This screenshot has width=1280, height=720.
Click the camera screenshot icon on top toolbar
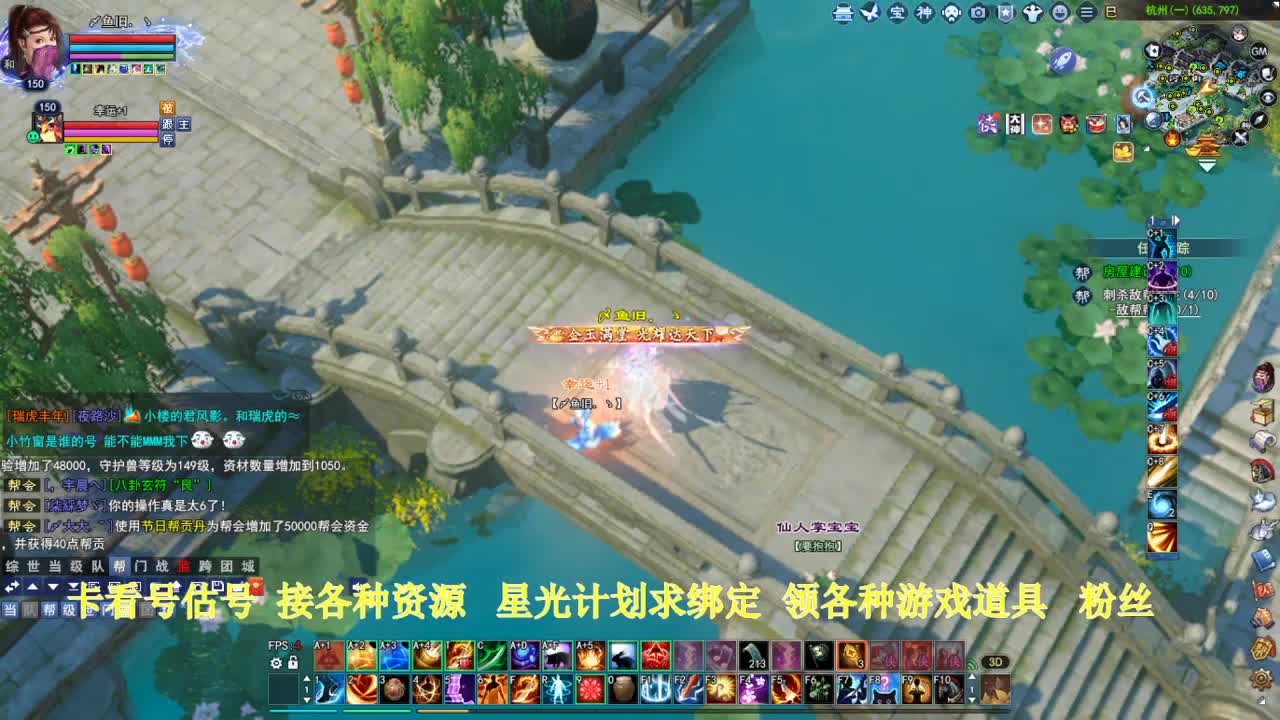[x=977, y=14]
